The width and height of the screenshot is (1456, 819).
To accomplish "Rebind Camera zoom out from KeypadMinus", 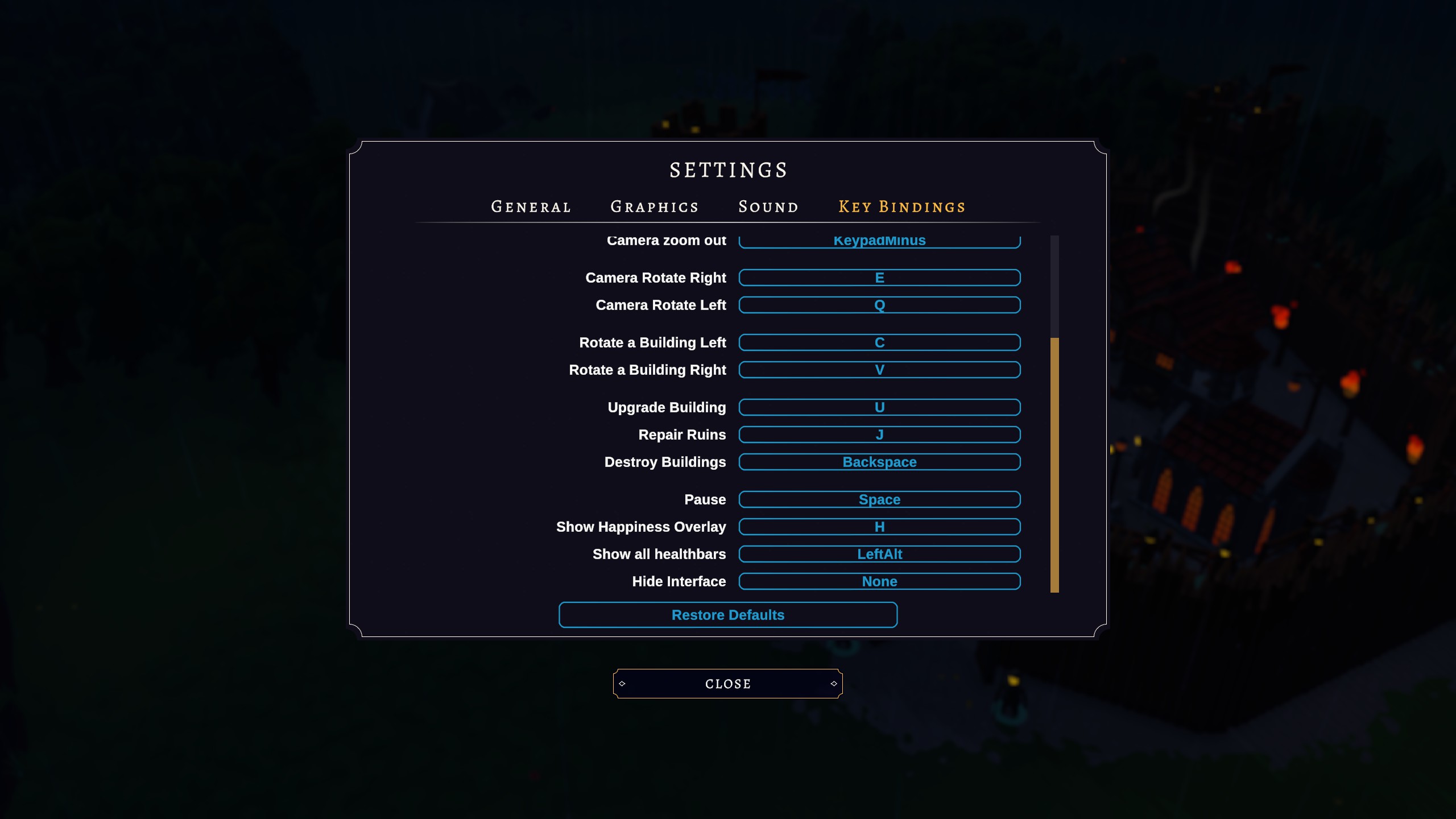I will [x=879, y=242].
